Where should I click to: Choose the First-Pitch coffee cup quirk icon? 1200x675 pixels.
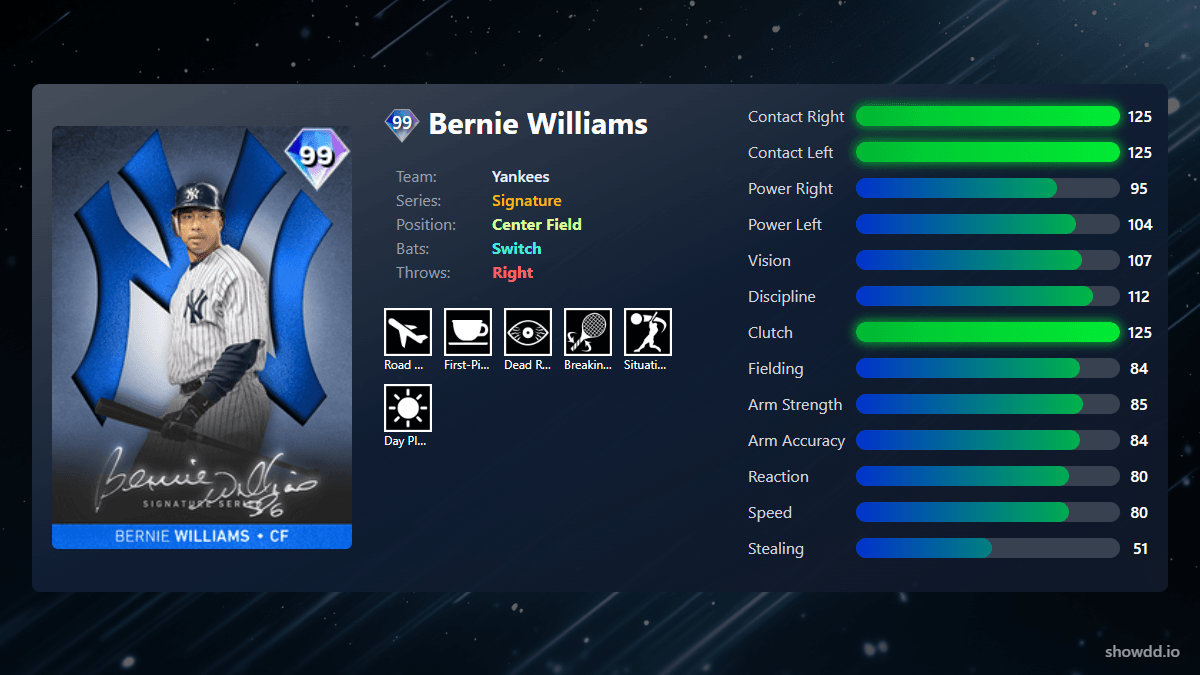point(468,332)
